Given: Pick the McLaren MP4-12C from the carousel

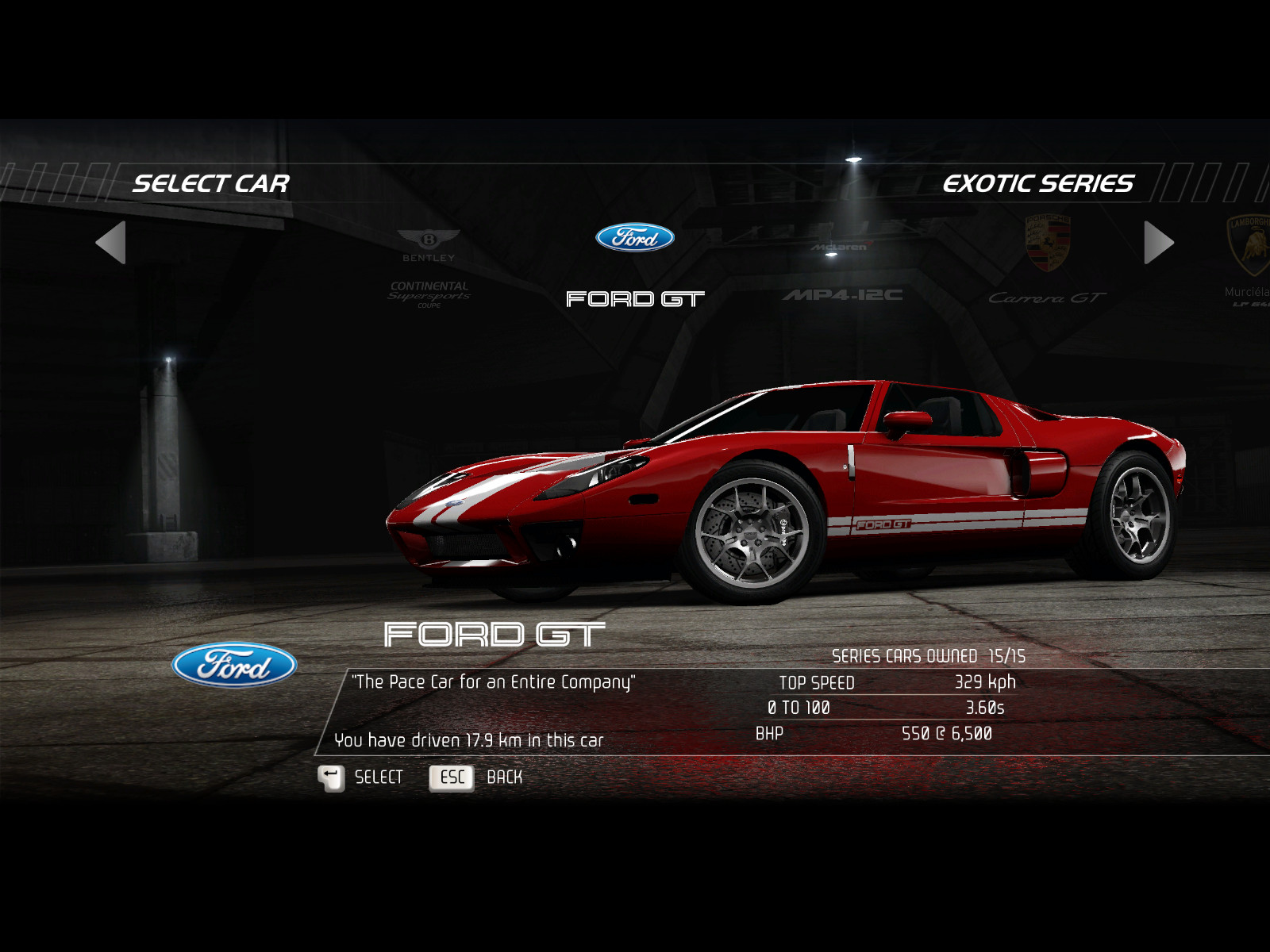Looking at the screenshot, I should click(843, 271).
